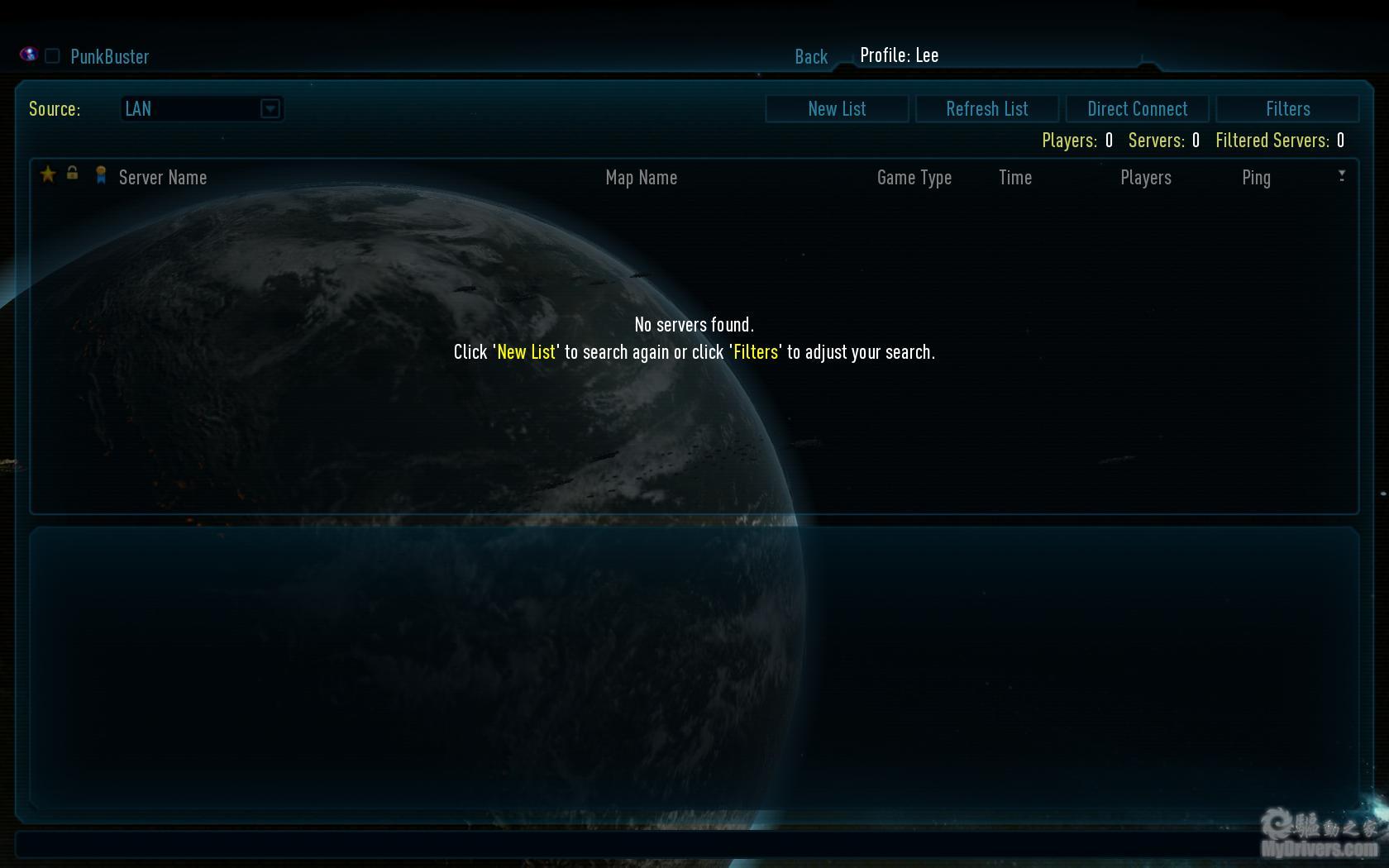Toggle the PunkBuster checkbox
1389x868 pixels.
point(52,56)
